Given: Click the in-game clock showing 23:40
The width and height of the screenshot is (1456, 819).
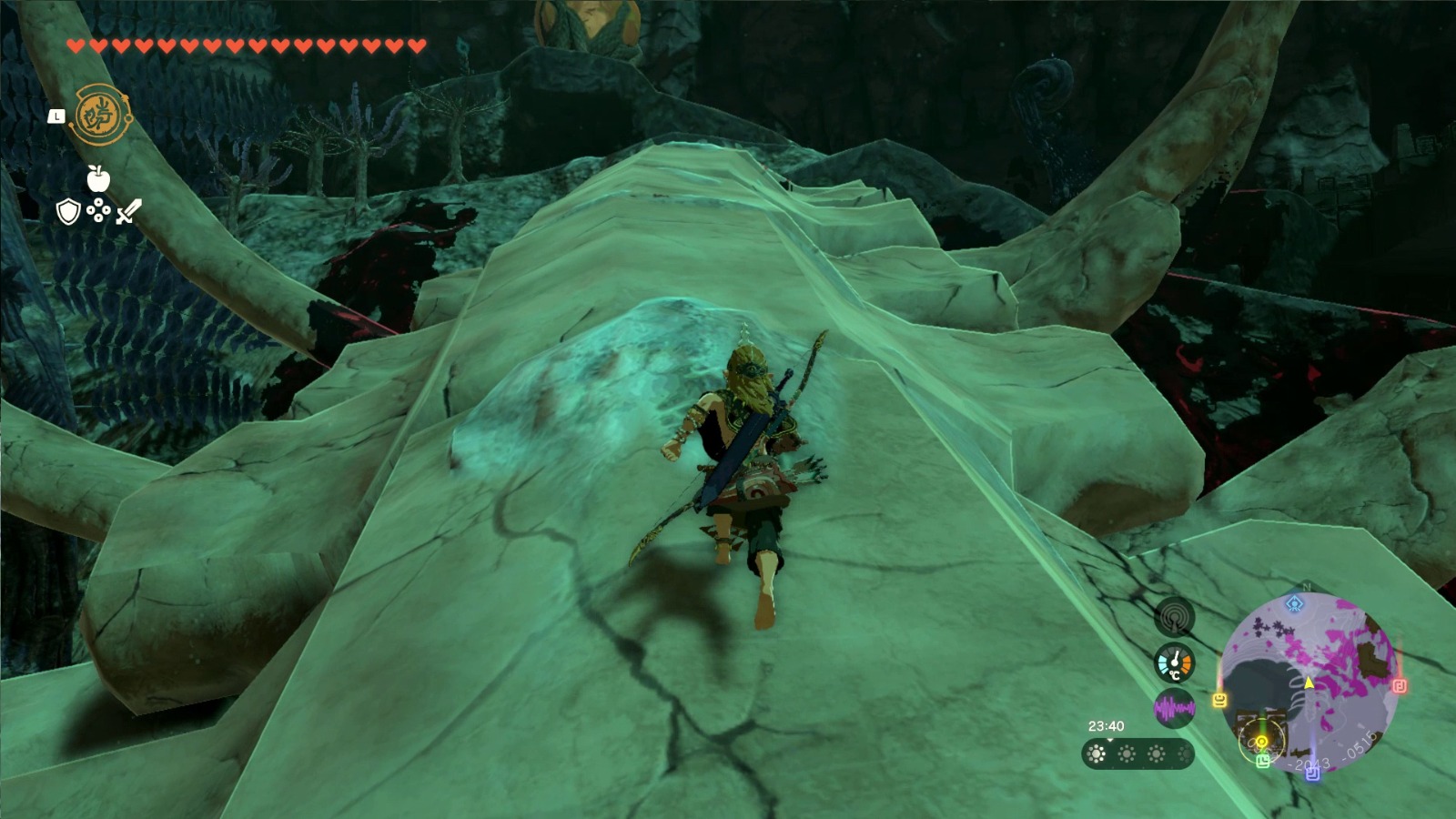Looking at the screenshot, I should (1107, 726).
